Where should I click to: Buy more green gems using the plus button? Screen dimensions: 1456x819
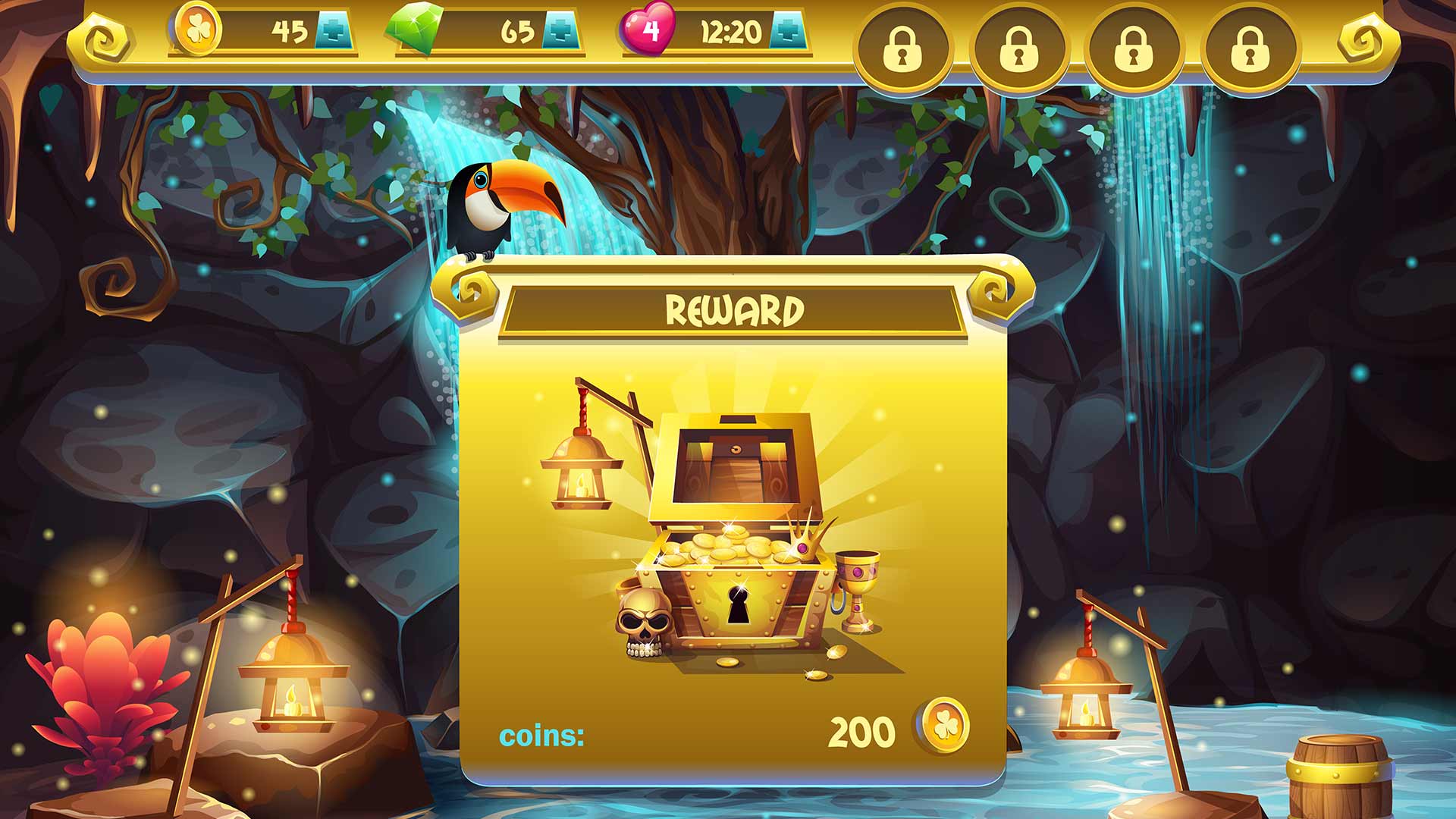click(x=561, y=31)
